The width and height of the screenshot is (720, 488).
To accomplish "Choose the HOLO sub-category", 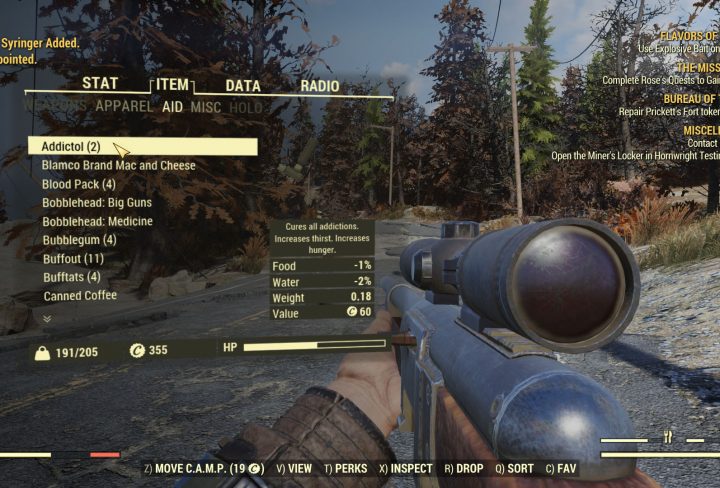I will [x=245, y=107].
